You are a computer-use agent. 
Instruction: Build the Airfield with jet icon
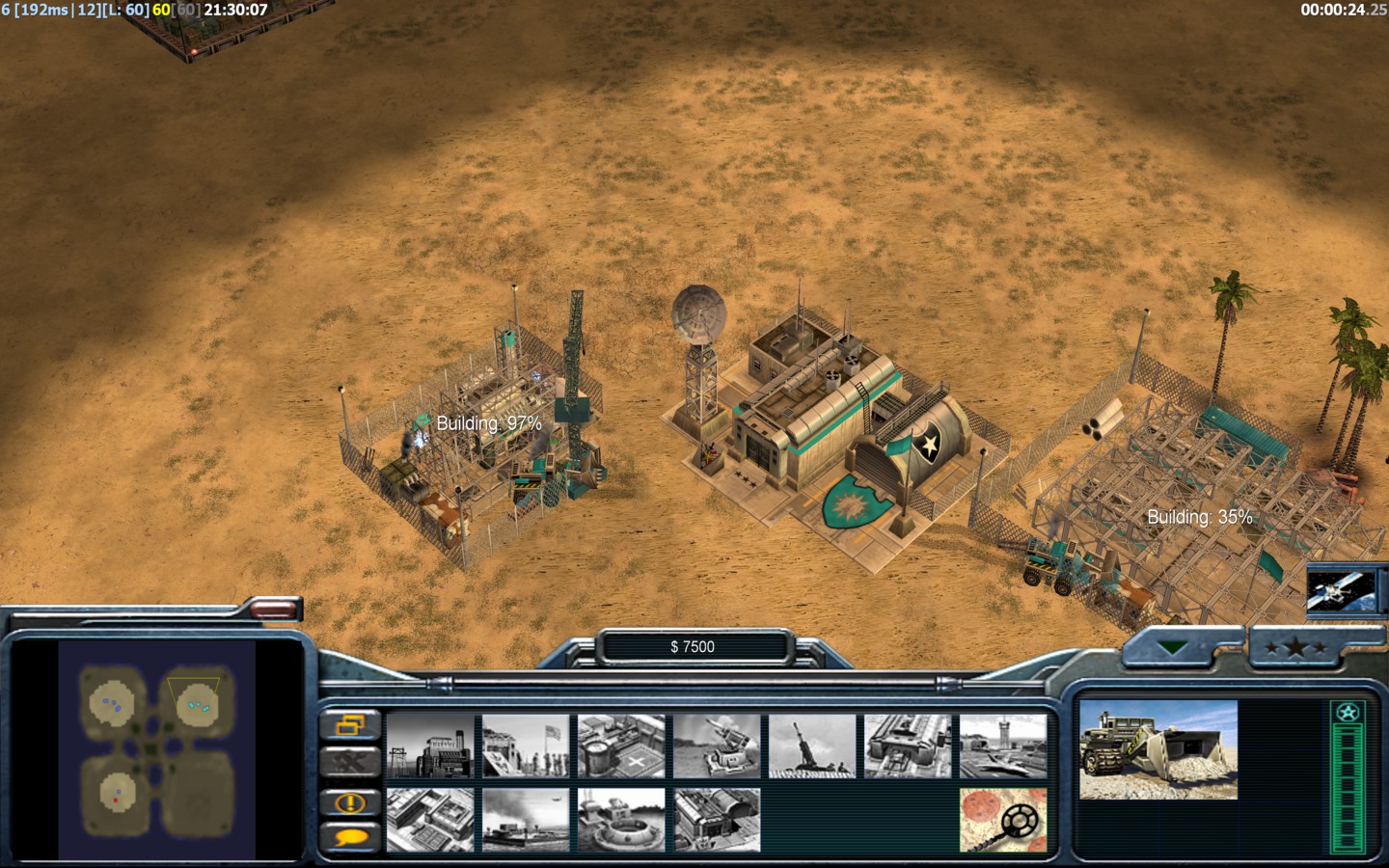1003,746
